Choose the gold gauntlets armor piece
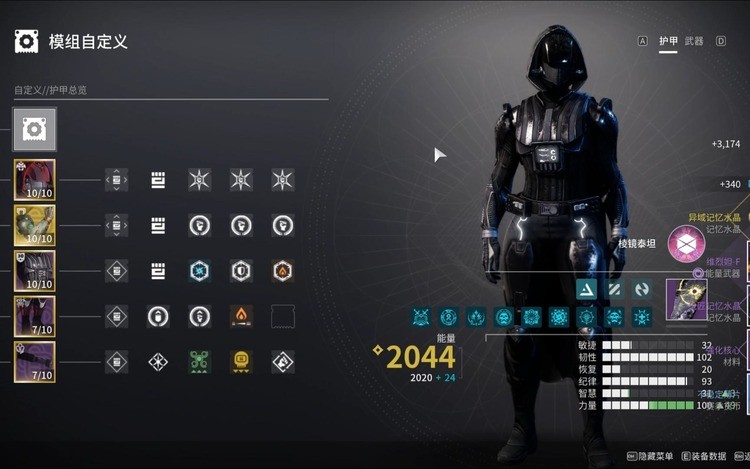750x469 pixels. tap(34, 226)
